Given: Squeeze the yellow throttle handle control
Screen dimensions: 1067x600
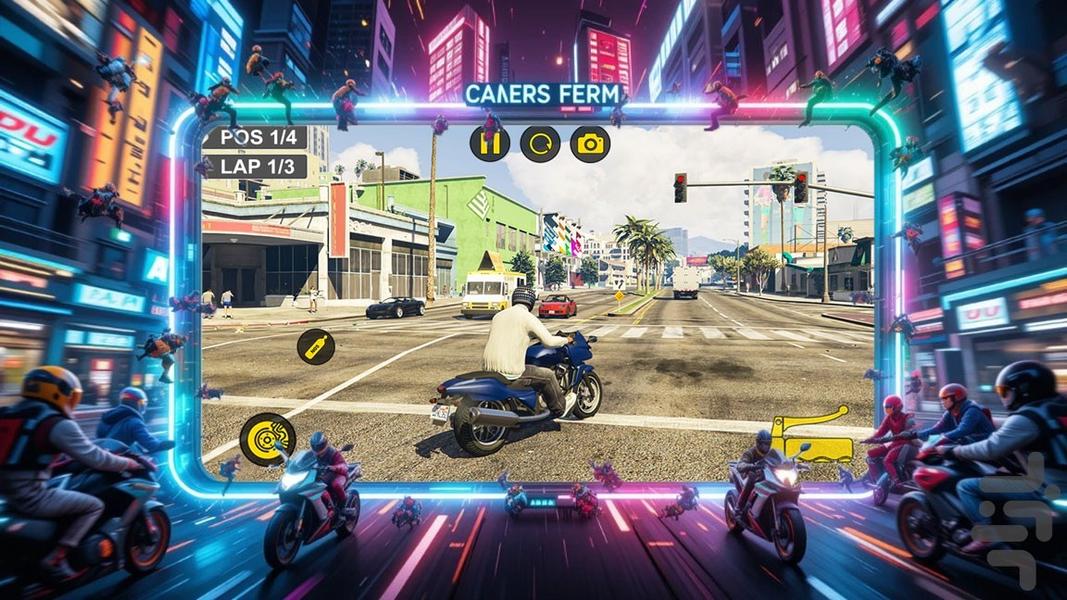Looking at the screenshot, I should coord(812,434).
